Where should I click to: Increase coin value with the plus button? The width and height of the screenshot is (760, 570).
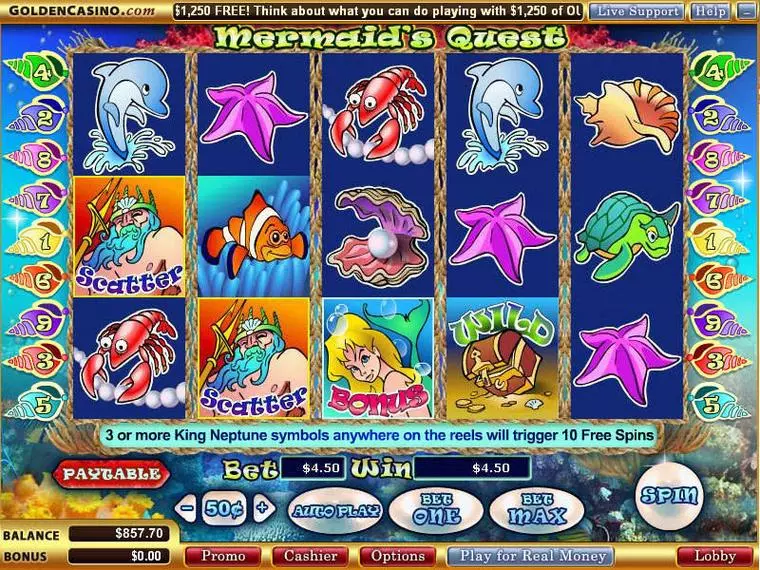(262, 507)
